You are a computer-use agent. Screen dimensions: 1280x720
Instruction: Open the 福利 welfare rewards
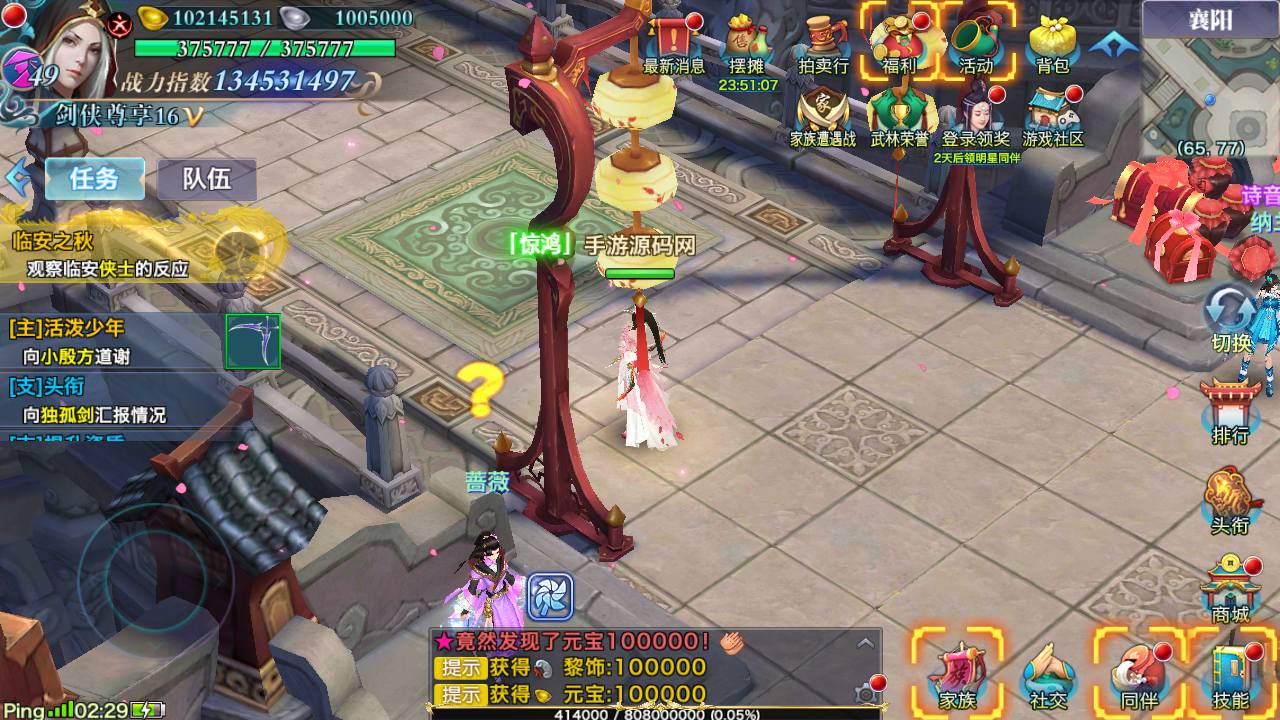pyautogui.click(x=899, y=44)
